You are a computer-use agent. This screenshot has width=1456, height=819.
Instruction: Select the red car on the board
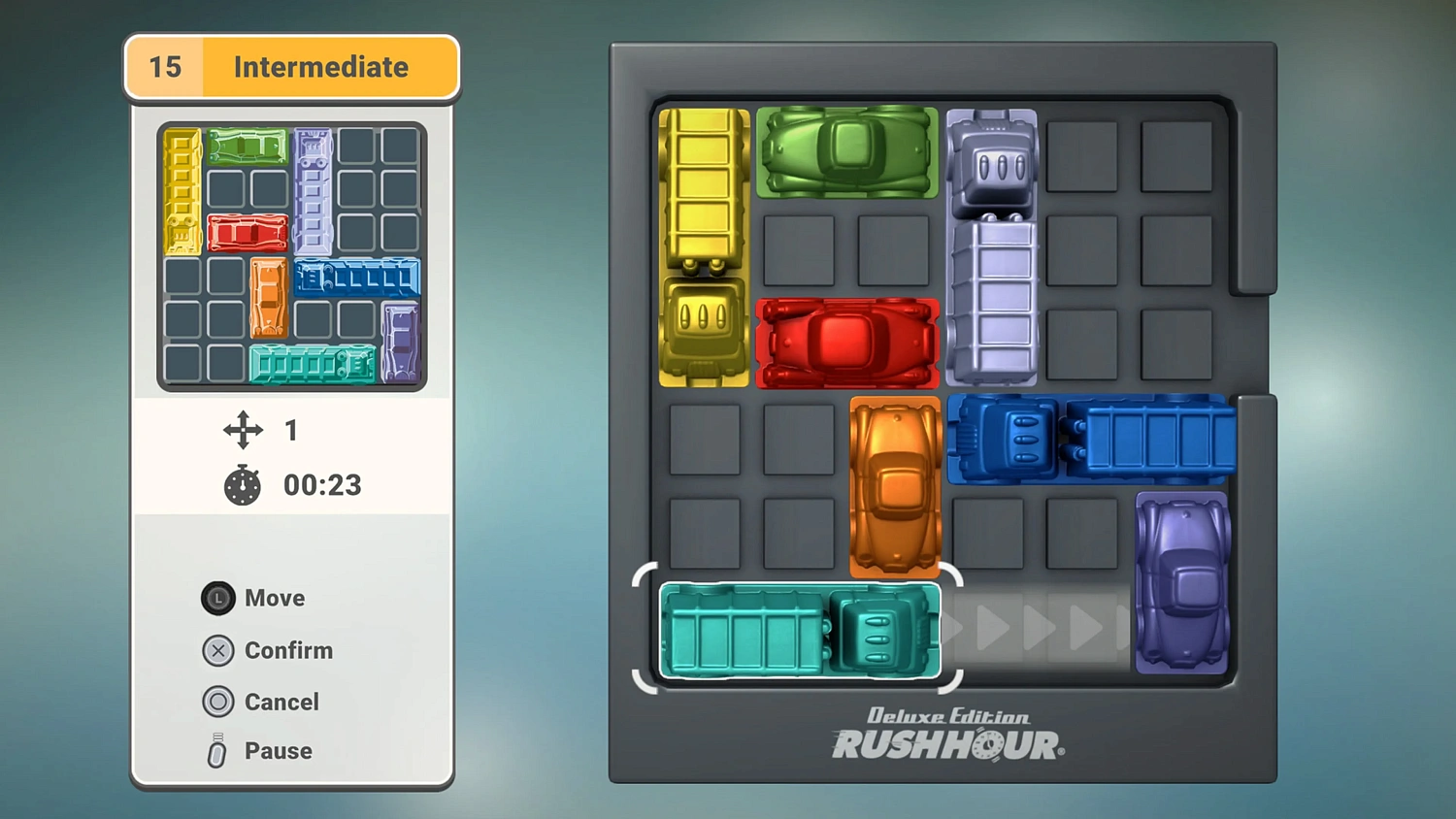tap(846, 340)
